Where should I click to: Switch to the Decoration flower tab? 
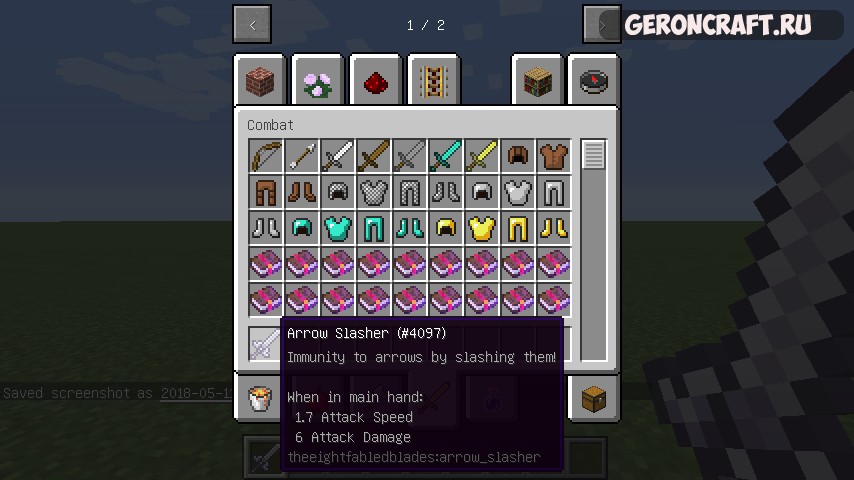pyautogui.click(x=318, y=81)
